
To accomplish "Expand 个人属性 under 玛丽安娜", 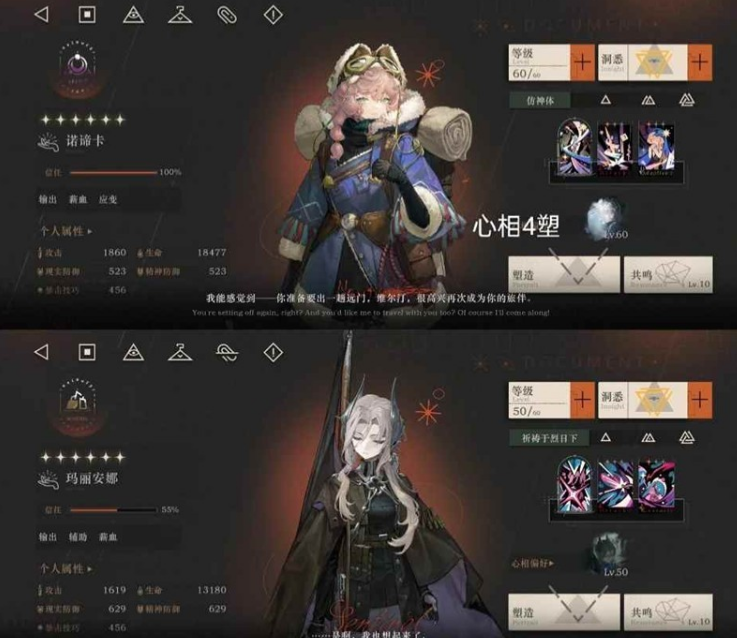I will point(65,568).
